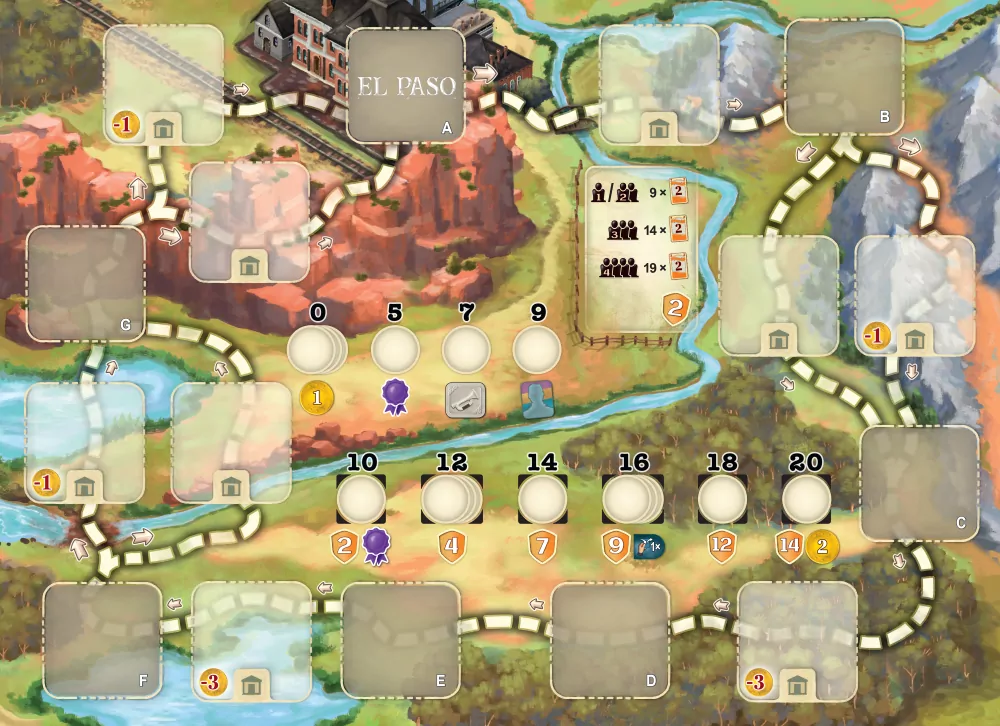Image resolution: width=1000 pixels, height=726 pixels.
Task: Select the disc under value 5
Action: 395,352
